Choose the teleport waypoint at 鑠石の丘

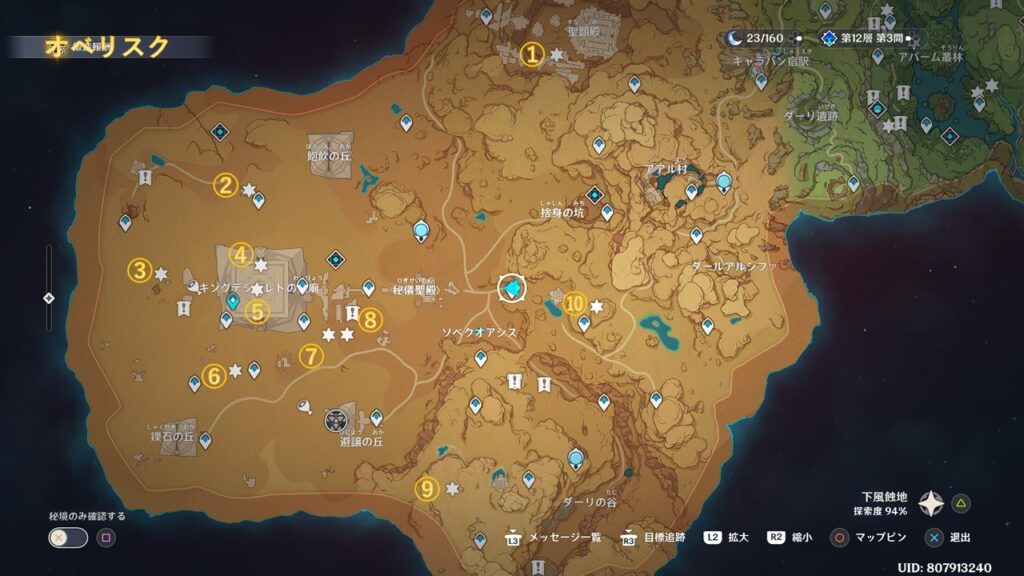coord(205,440)
